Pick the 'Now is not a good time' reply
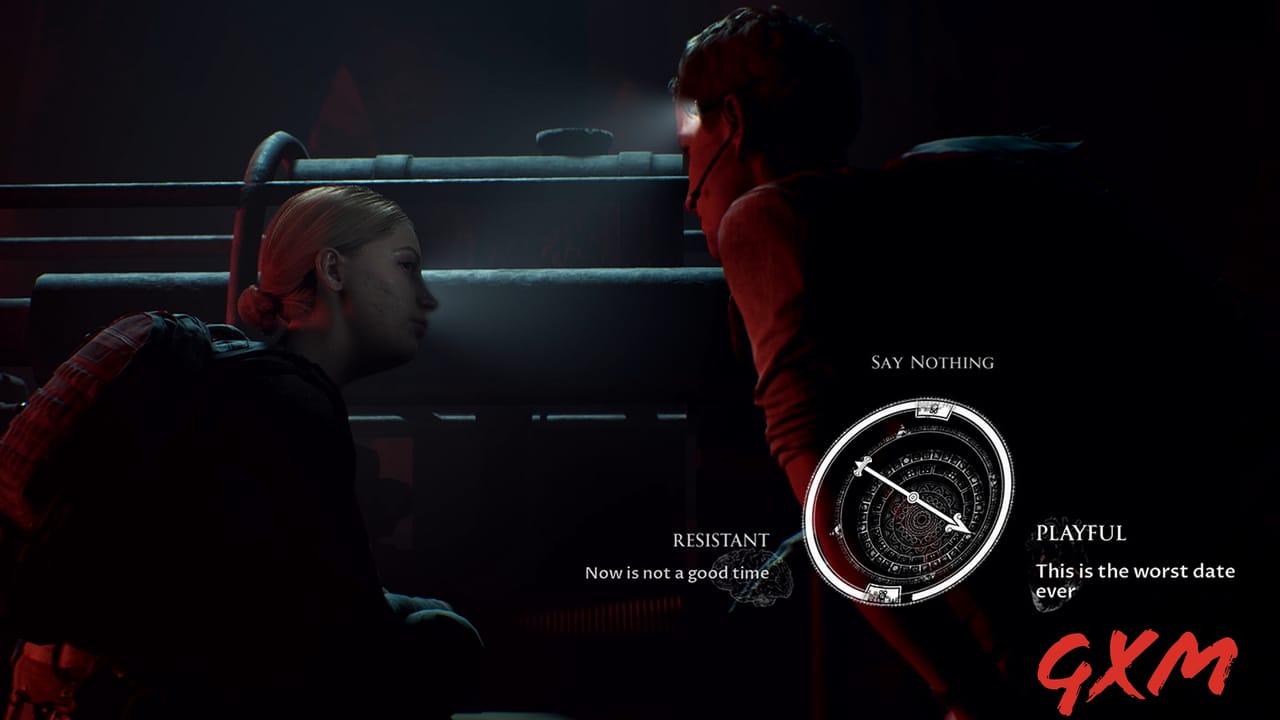This screenshot has height=720, width=1280. pyautogui.click(x=676, y=573)
